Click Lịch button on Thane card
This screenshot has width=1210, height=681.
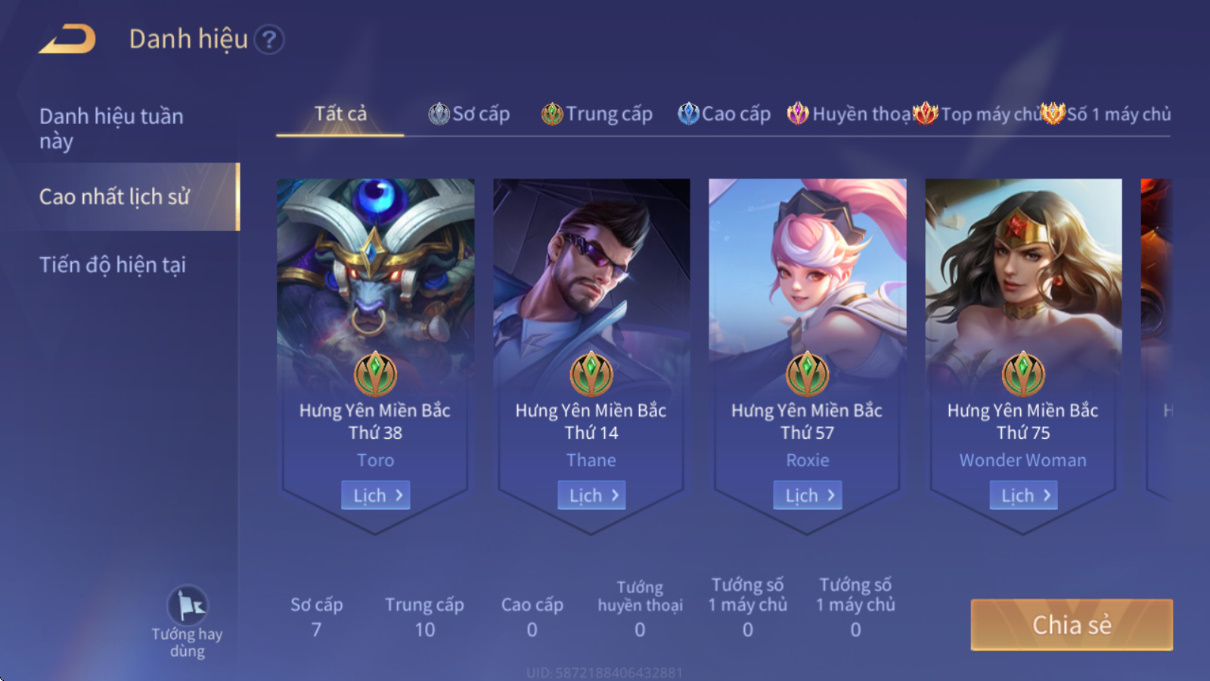[x=592, y=495]
